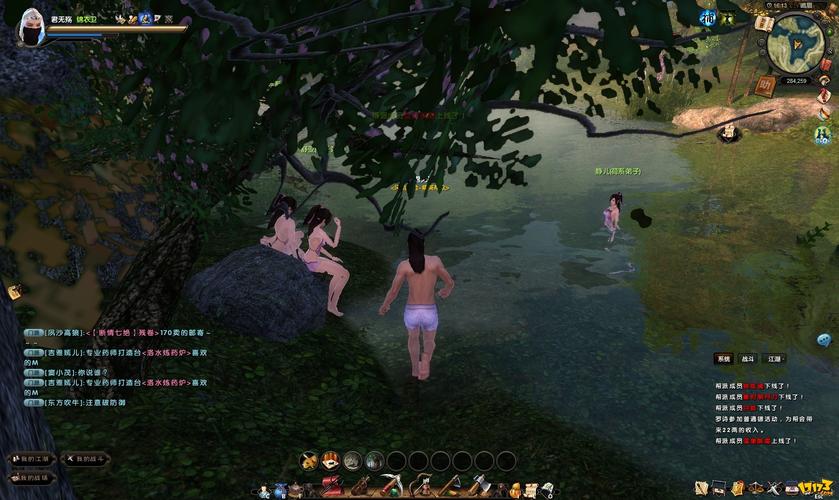Use the axe tool in bottom toolbar
Screen dimensions: 839x500
coord(478,487)
